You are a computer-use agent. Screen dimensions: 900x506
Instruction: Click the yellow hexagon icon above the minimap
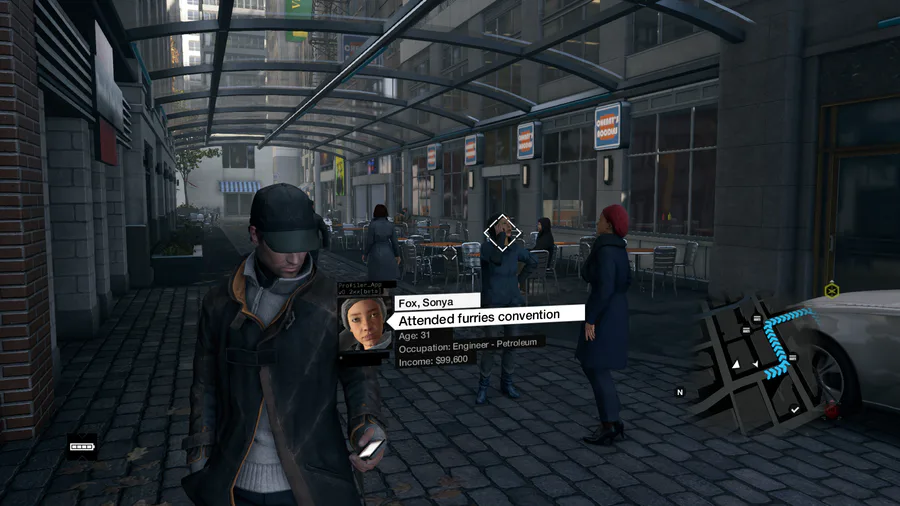coord(831,290)
